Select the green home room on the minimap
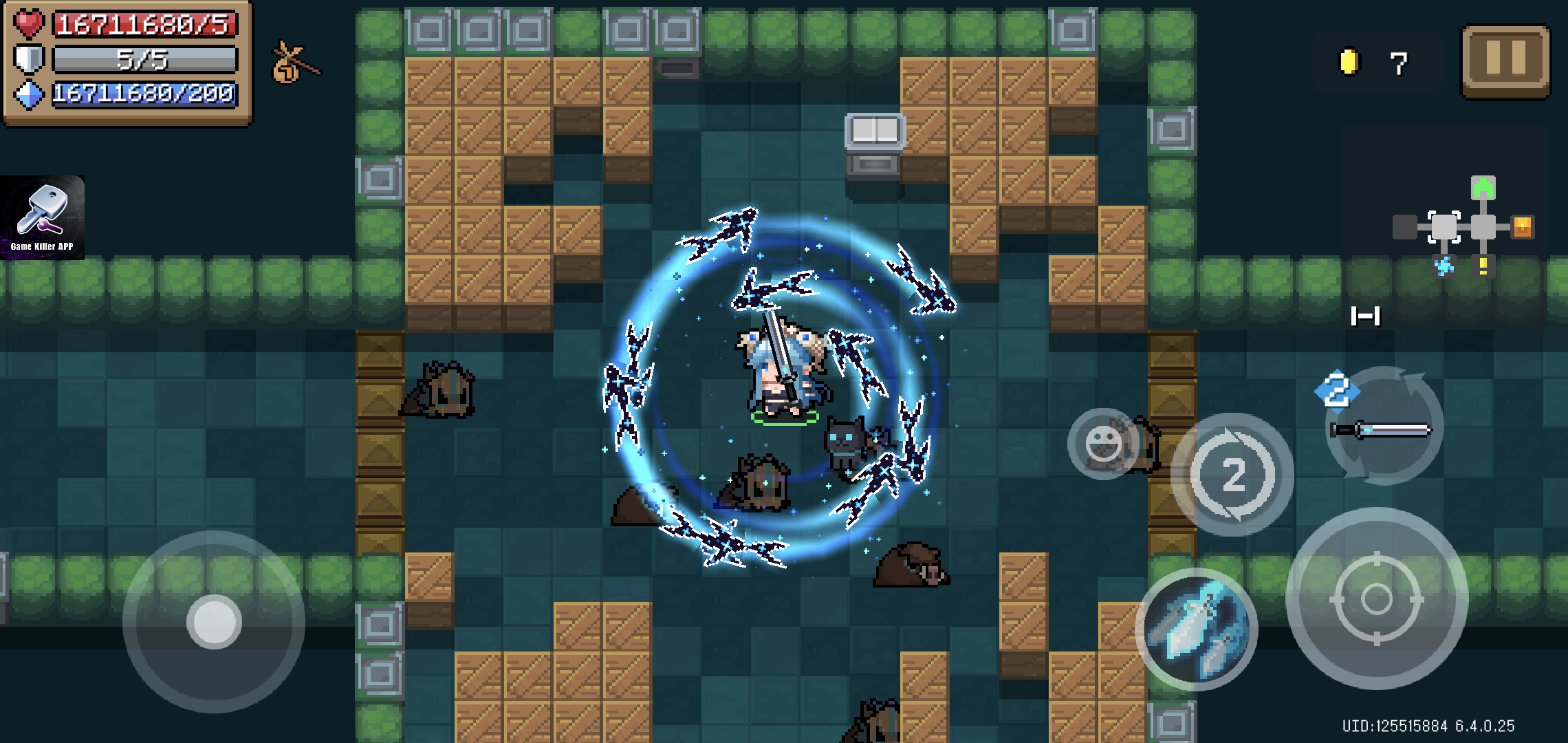This screenshot has height=743, width=1568. 1483,187
